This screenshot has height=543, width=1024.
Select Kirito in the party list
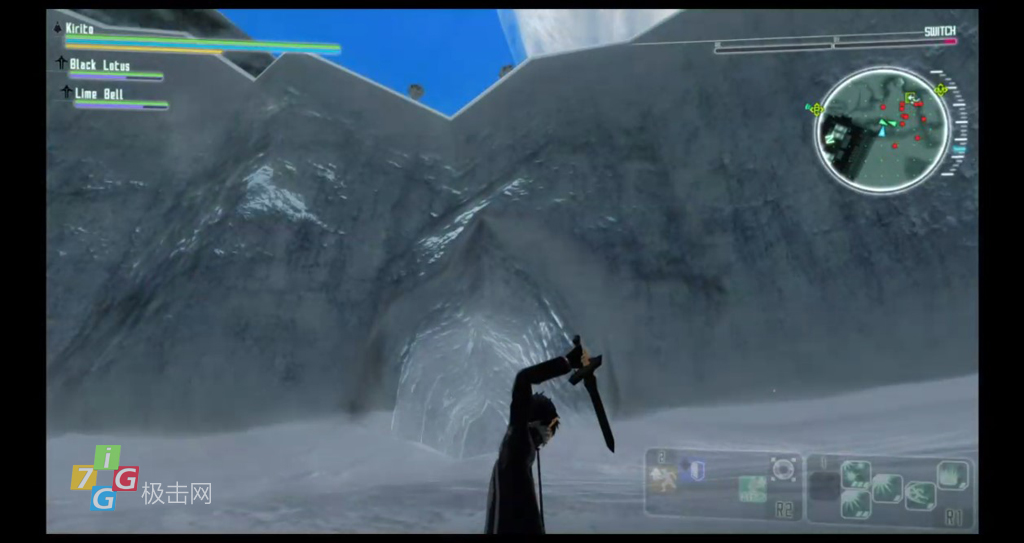80,29
